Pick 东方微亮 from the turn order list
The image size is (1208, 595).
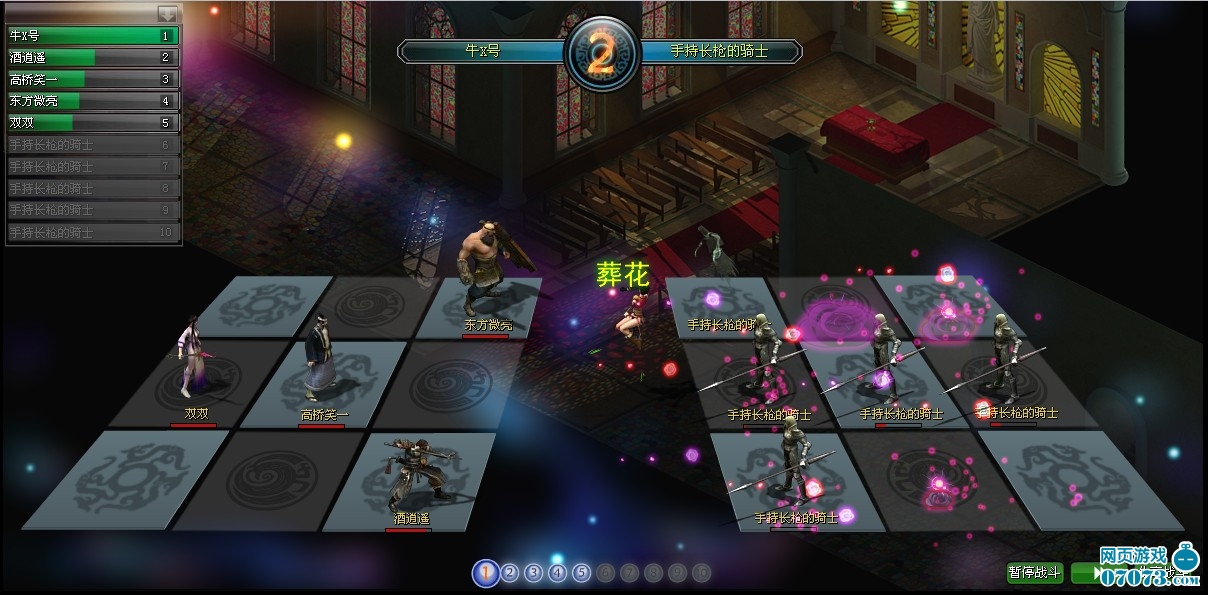point(92,101)
